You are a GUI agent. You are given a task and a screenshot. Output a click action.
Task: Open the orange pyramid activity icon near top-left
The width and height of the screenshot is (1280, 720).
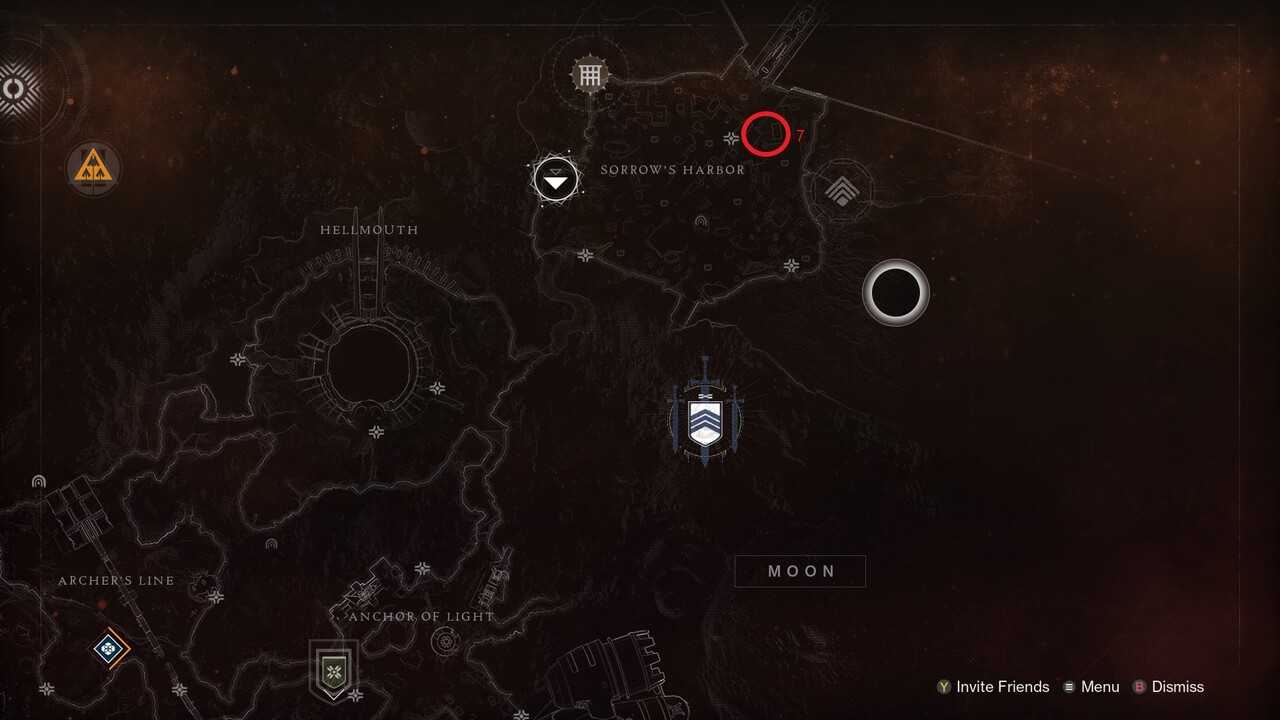(x=93, y=169)
